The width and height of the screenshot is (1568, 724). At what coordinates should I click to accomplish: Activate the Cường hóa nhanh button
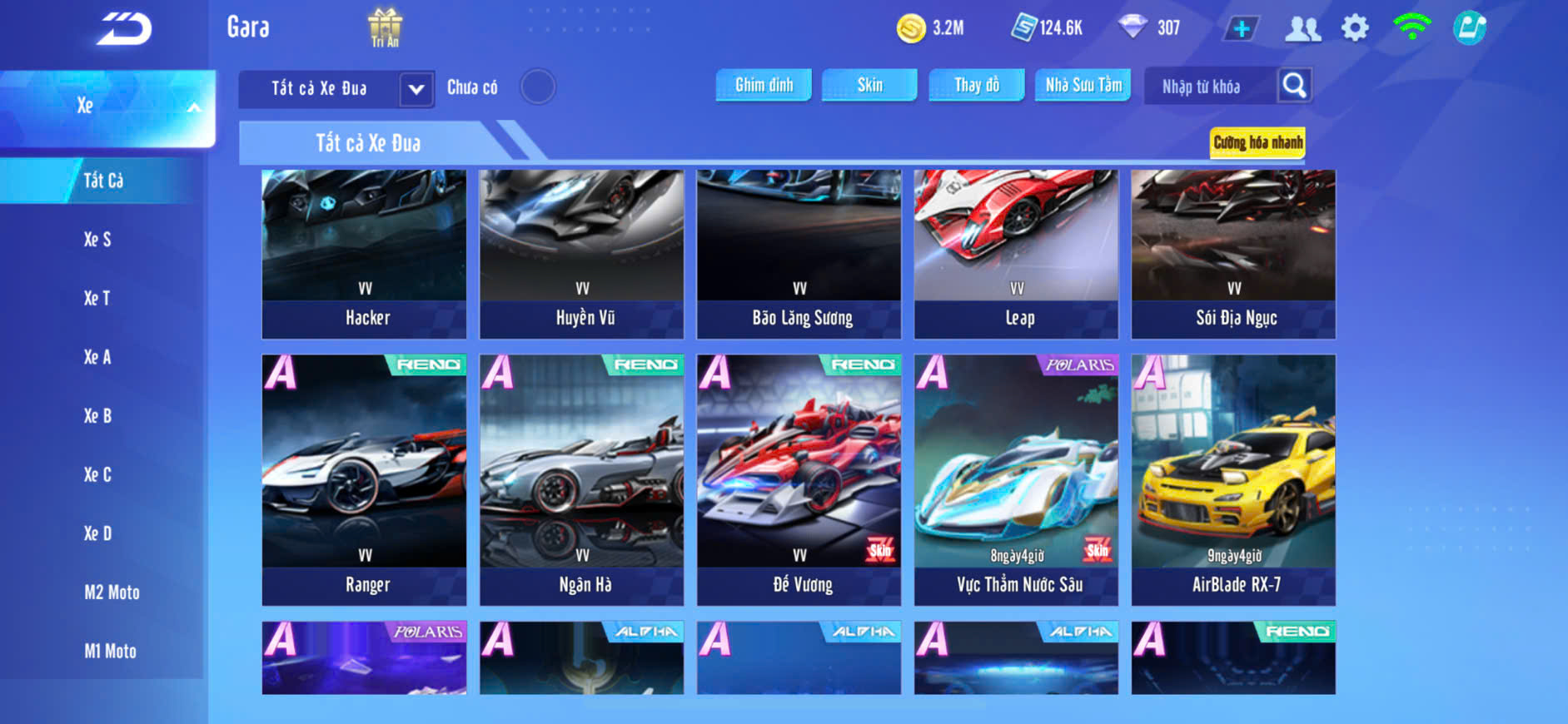point(1257,142)
